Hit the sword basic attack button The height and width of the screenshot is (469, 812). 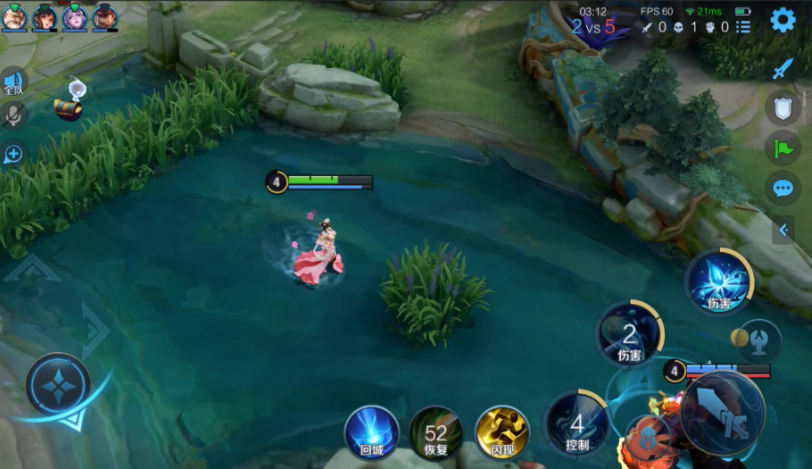pyautogui.click(x=722, y=412)
